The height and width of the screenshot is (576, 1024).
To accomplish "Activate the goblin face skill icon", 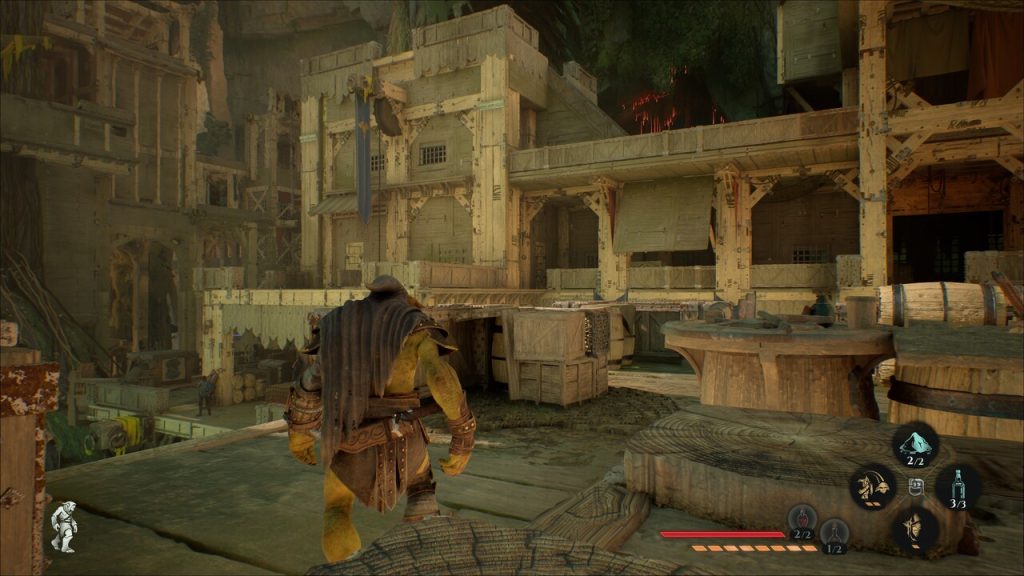I will [x=914, y=528].
